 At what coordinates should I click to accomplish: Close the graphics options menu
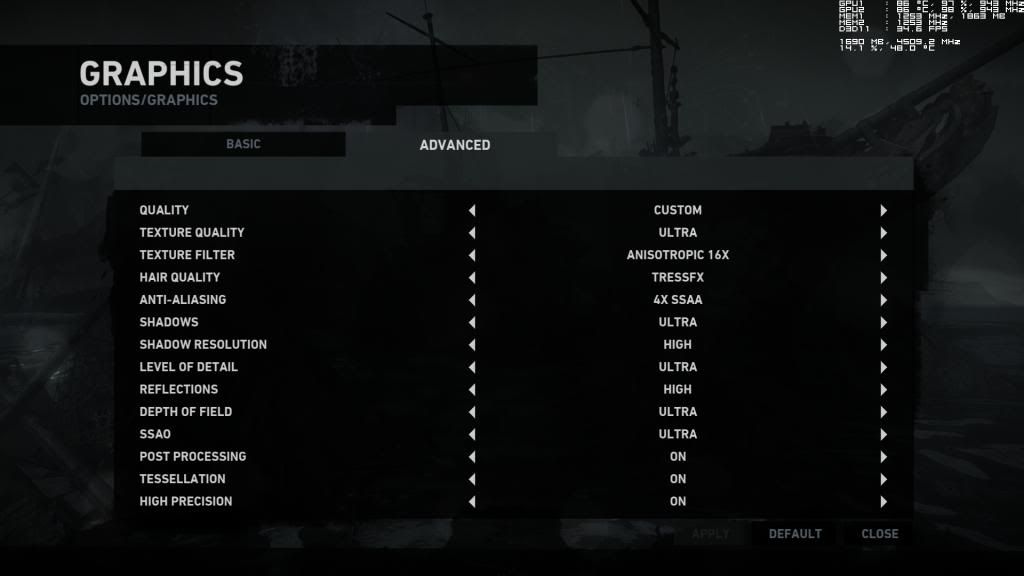pyautogui.click(x=880, y=534)
